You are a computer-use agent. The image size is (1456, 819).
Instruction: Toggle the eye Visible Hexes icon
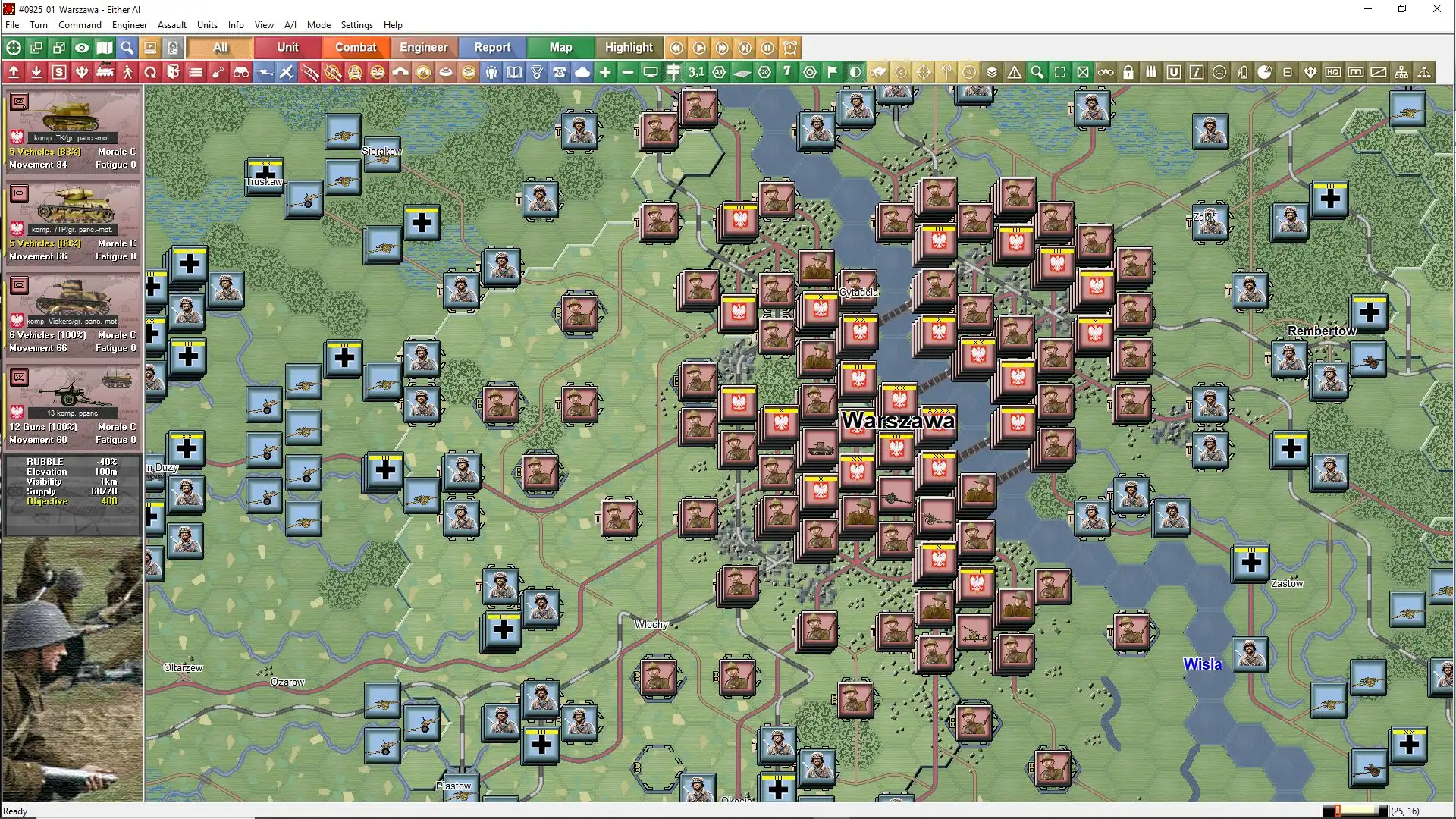click(82, 48)
